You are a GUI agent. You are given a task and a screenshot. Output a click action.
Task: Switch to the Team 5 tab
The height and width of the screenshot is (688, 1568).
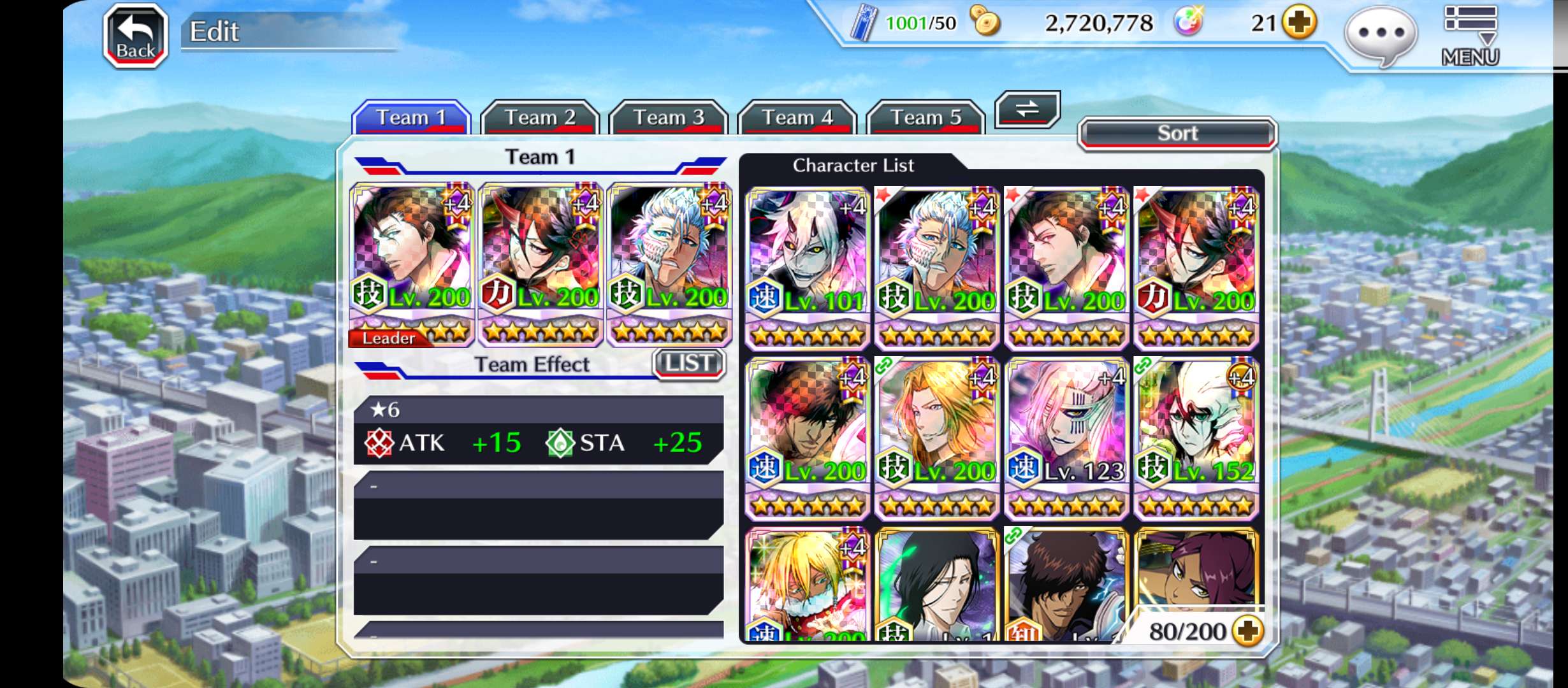click(926, 117)
